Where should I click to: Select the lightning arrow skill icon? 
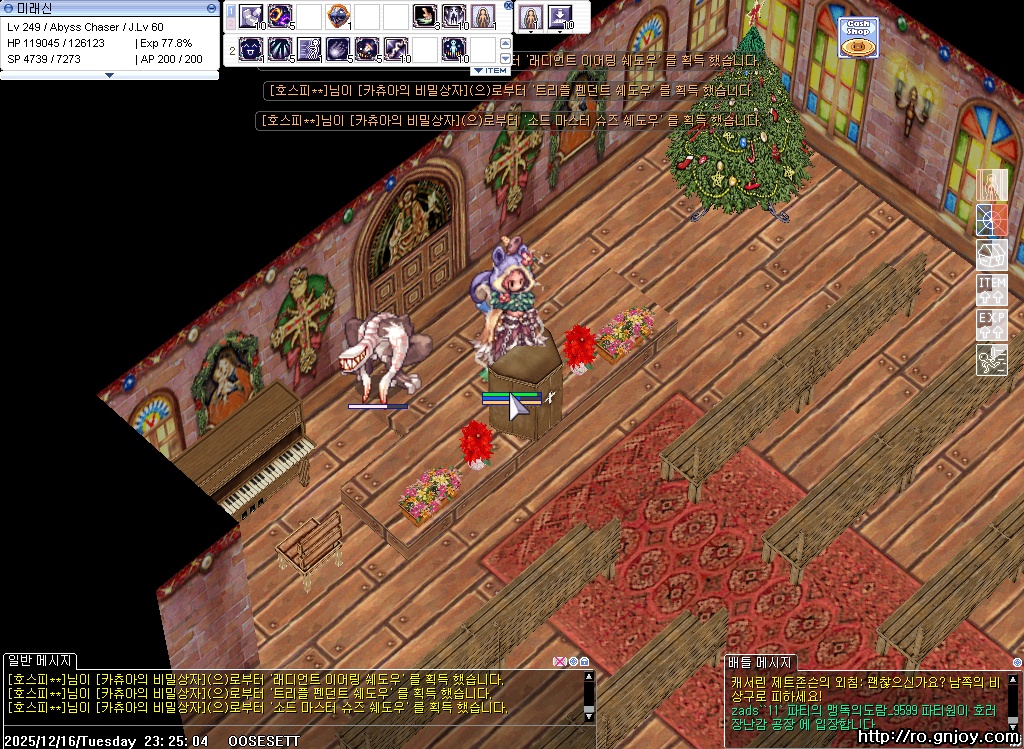click(x=396, y=48)
